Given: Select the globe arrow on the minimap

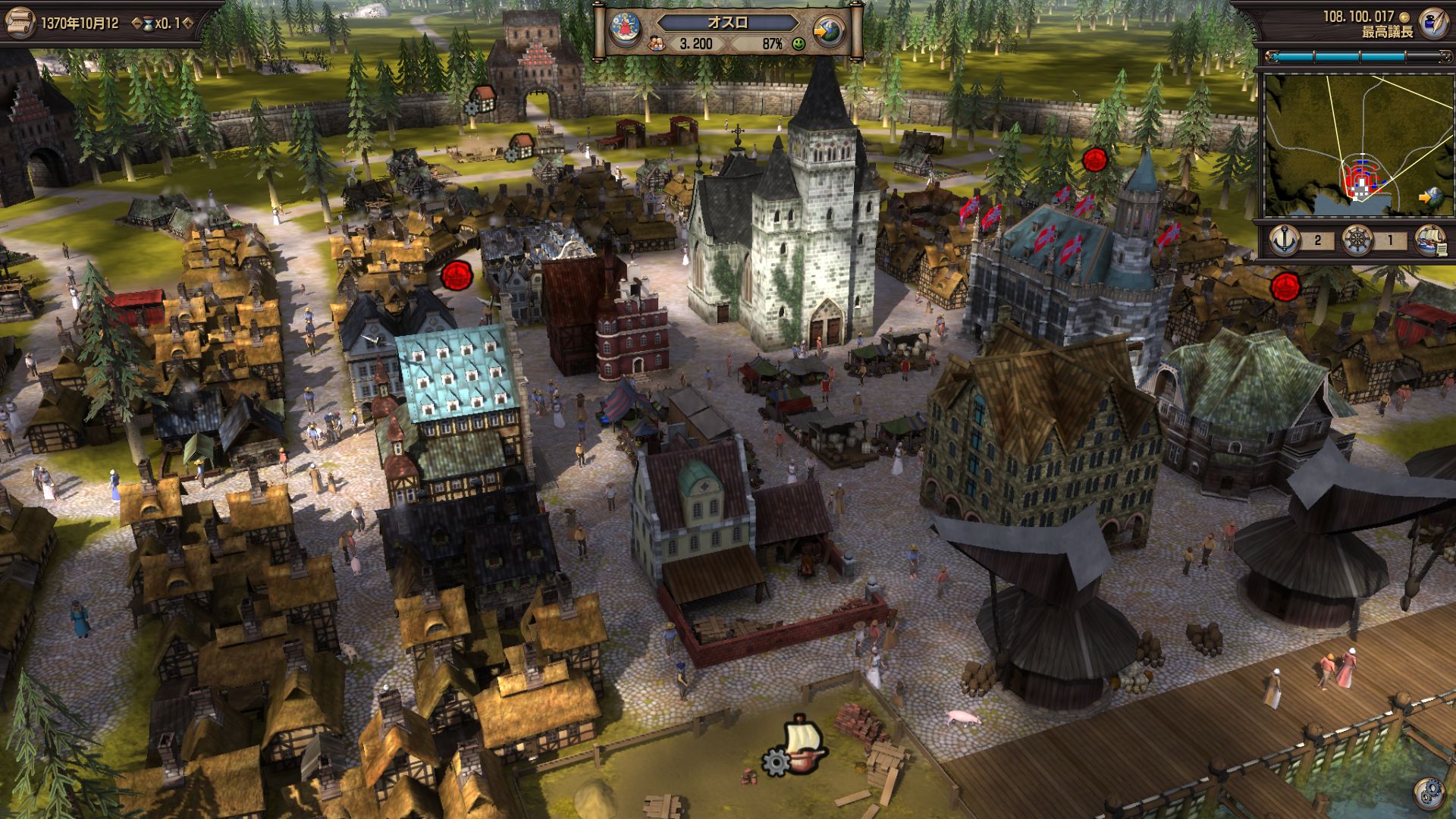Looking at the screenshot, I should click(1429, 197).
